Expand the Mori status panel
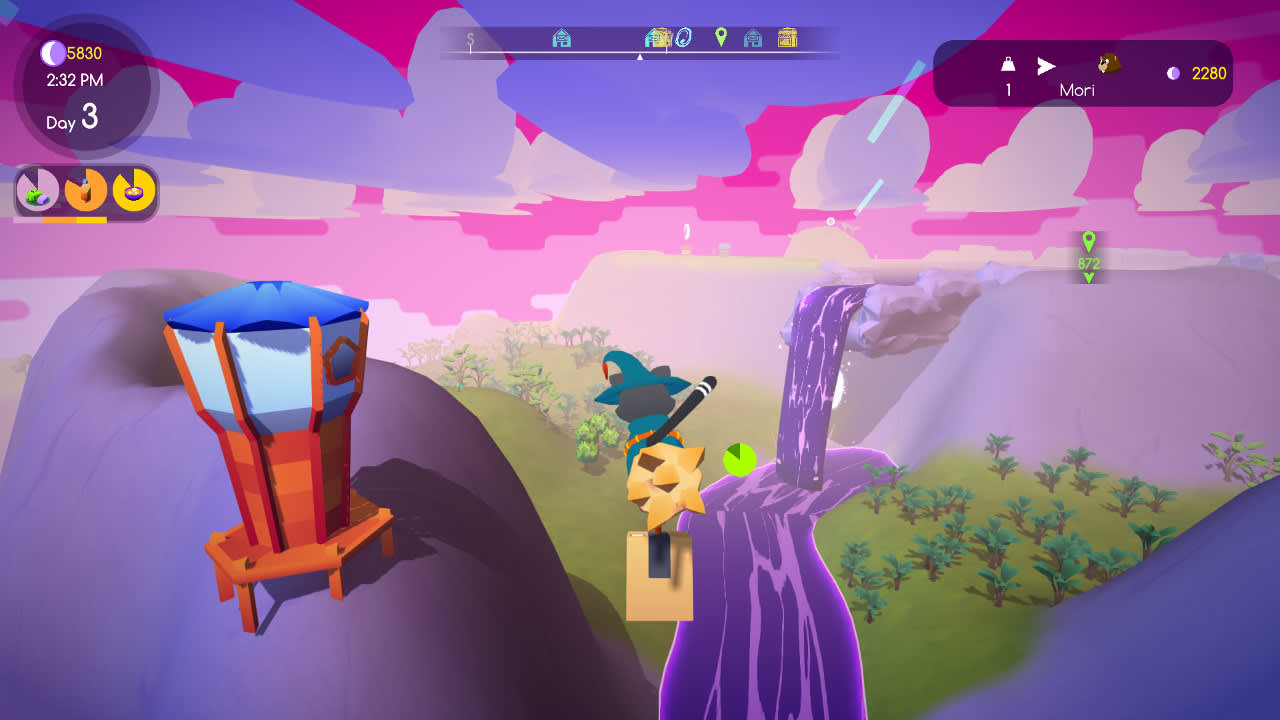The image size is (1280, 720). (1083, 73)
